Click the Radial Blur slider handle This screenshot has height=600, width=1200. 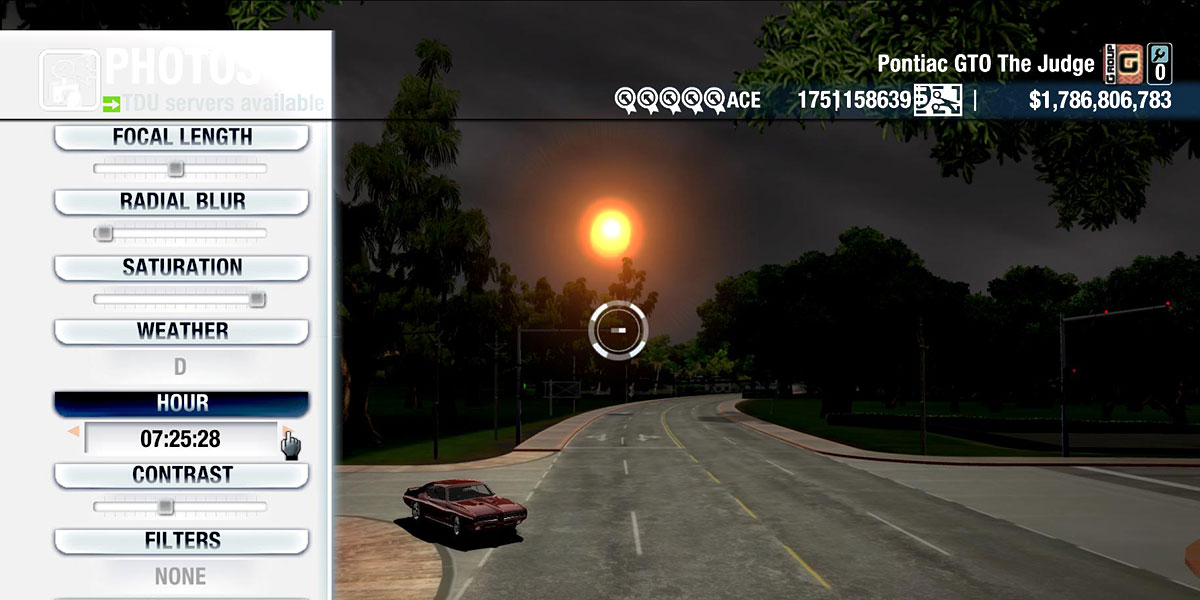tap(103, 234)
